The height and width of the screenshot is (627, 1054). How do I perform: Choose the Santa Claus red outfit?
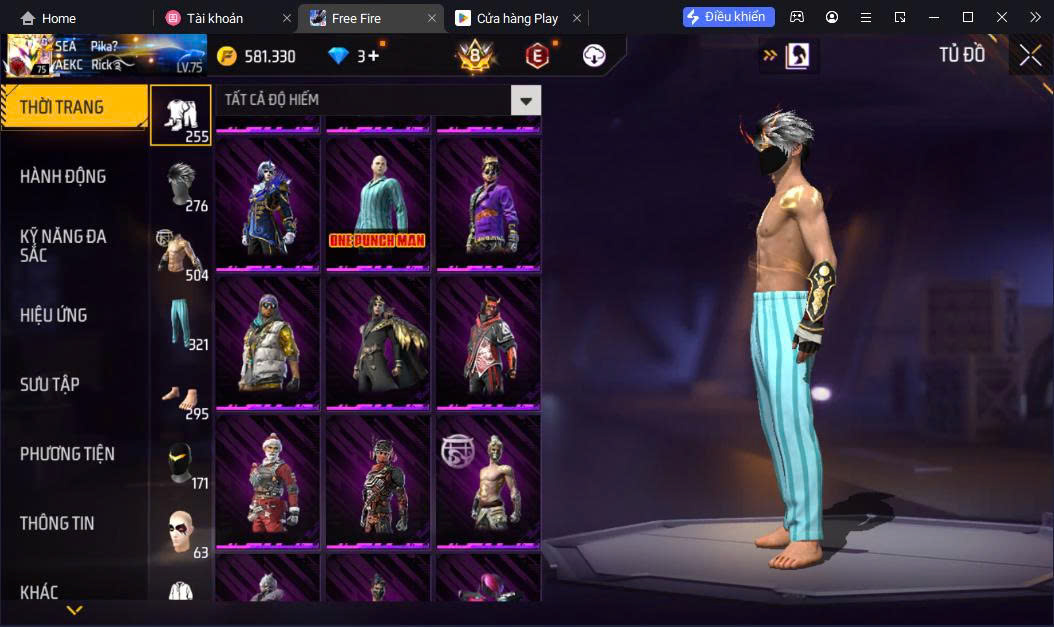point(268,482)
